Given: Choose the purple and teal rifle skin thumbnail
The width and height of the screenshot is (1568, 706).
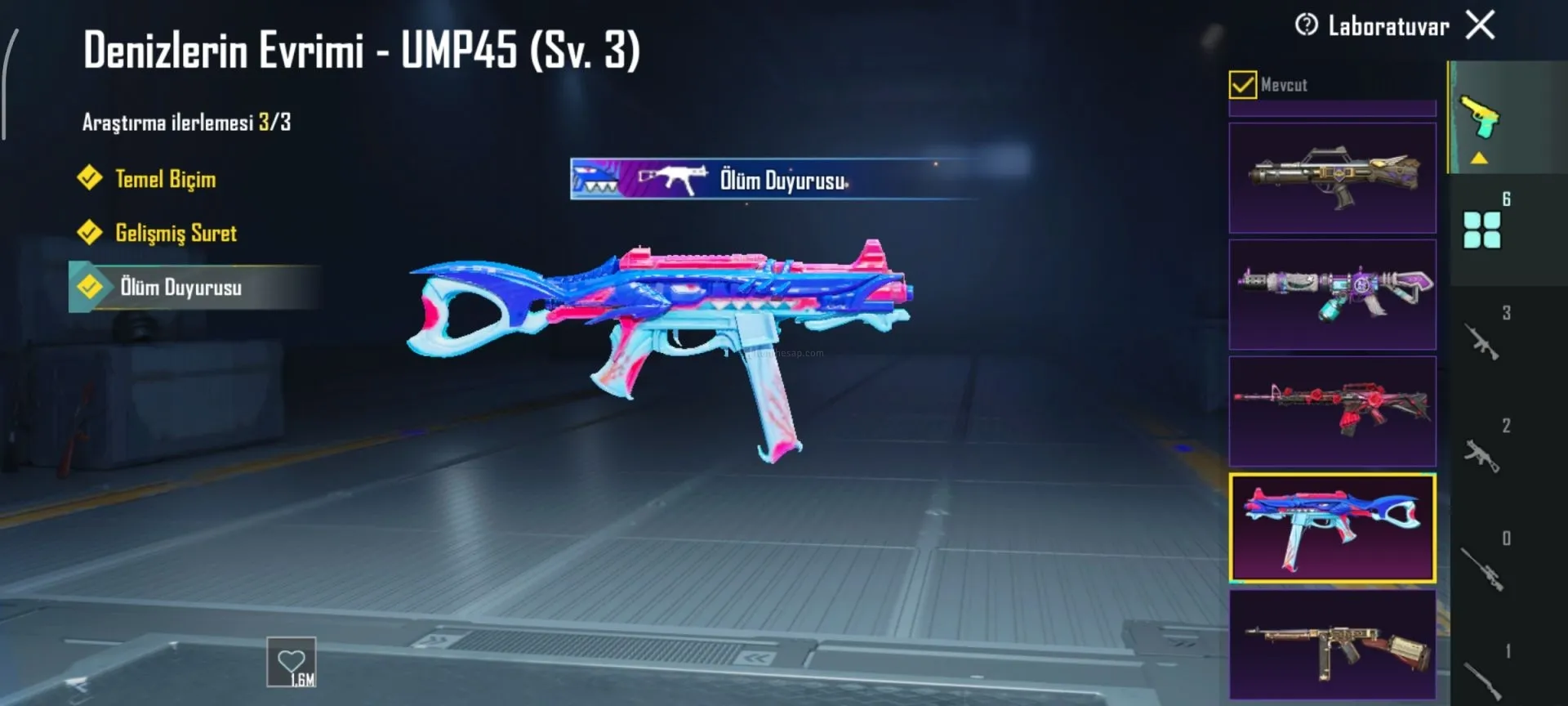Looking at the screenshot, I should tap(1332, 295).
